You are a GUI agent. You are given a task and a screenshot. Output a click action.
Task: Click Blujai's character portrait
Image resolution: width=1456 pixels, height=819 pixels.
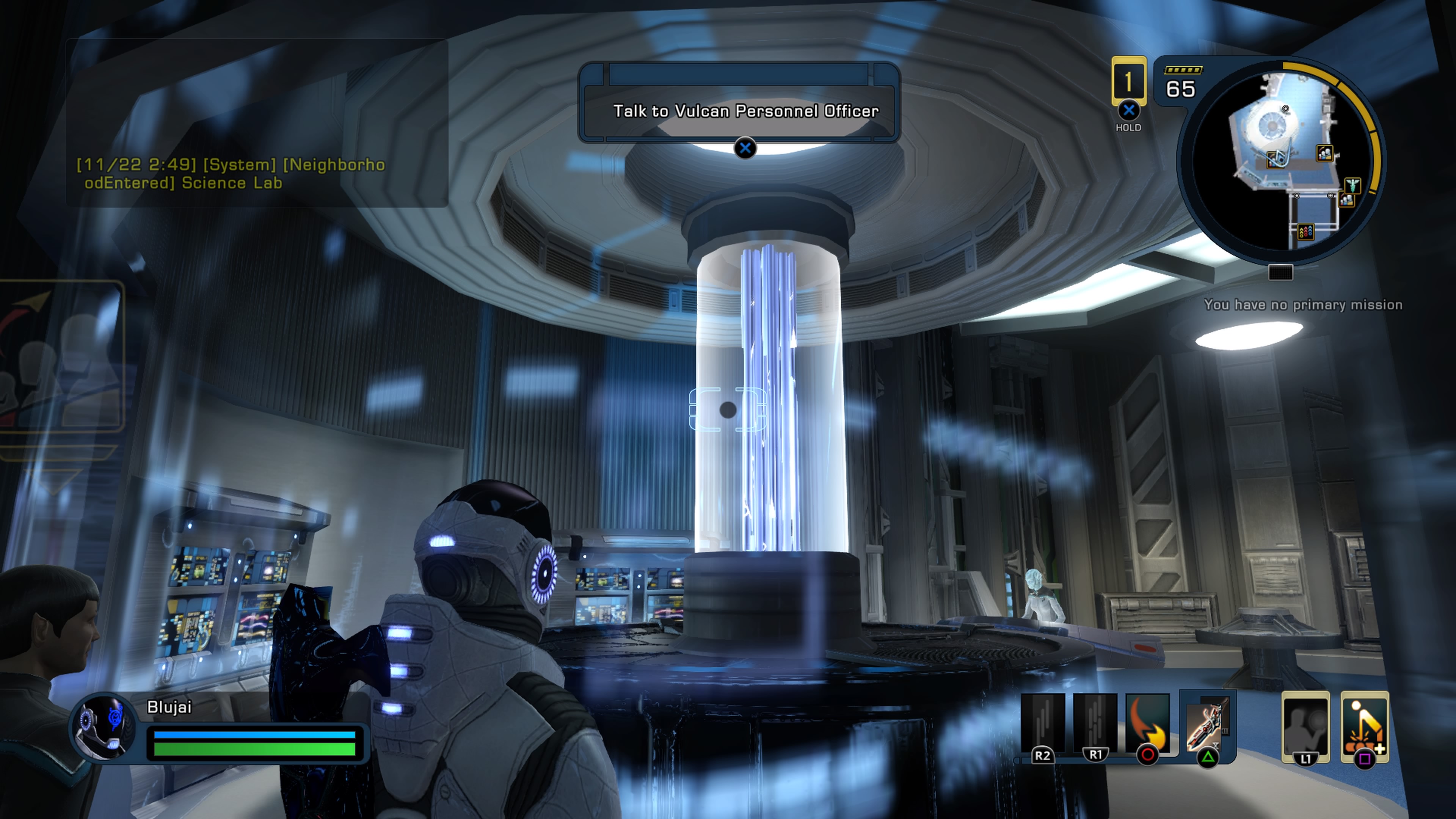tap(104, 726)
